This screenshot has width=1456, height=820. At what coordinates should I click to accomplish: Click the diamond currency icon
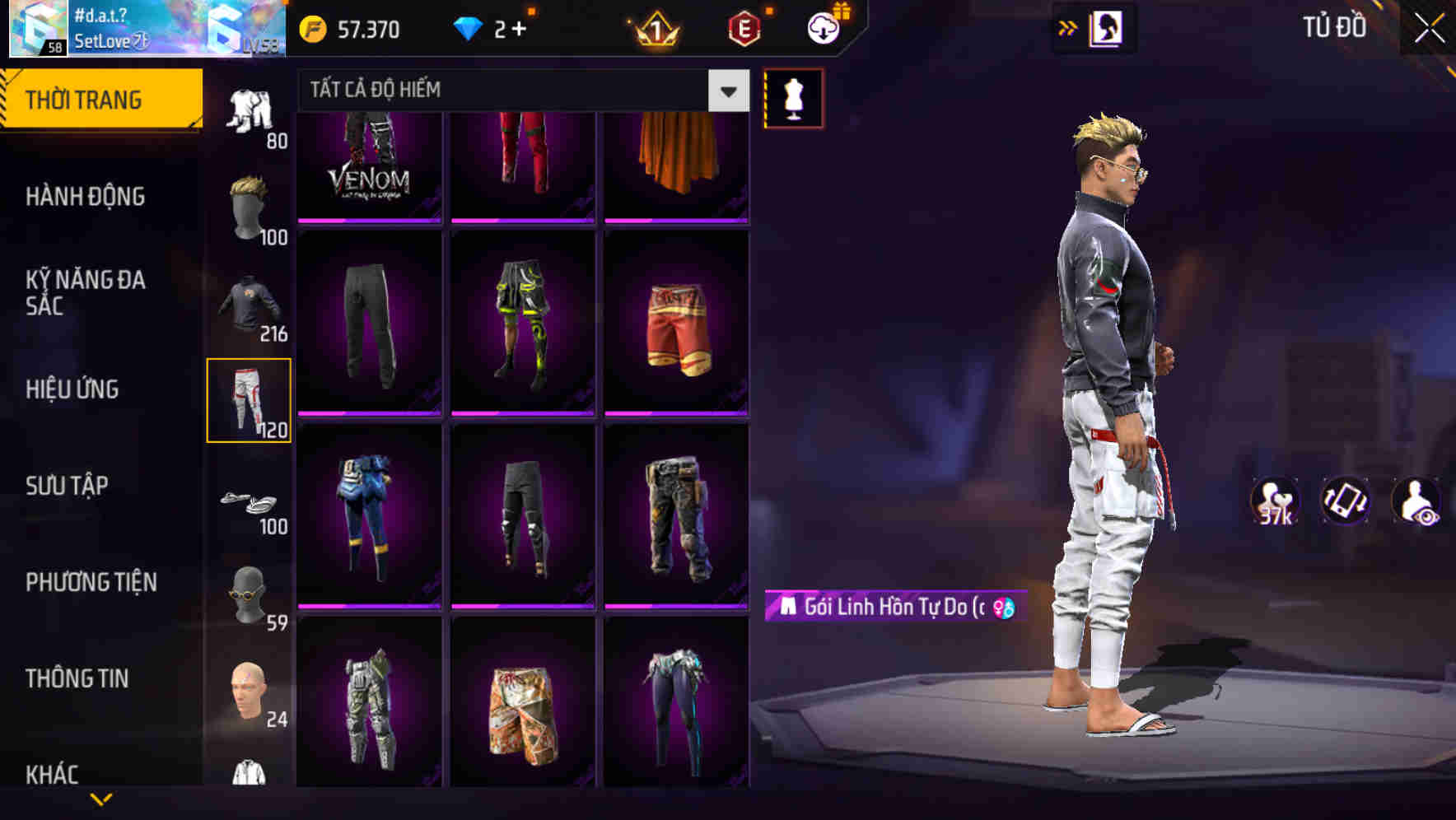pyautogui.click(x=469, y=29)
